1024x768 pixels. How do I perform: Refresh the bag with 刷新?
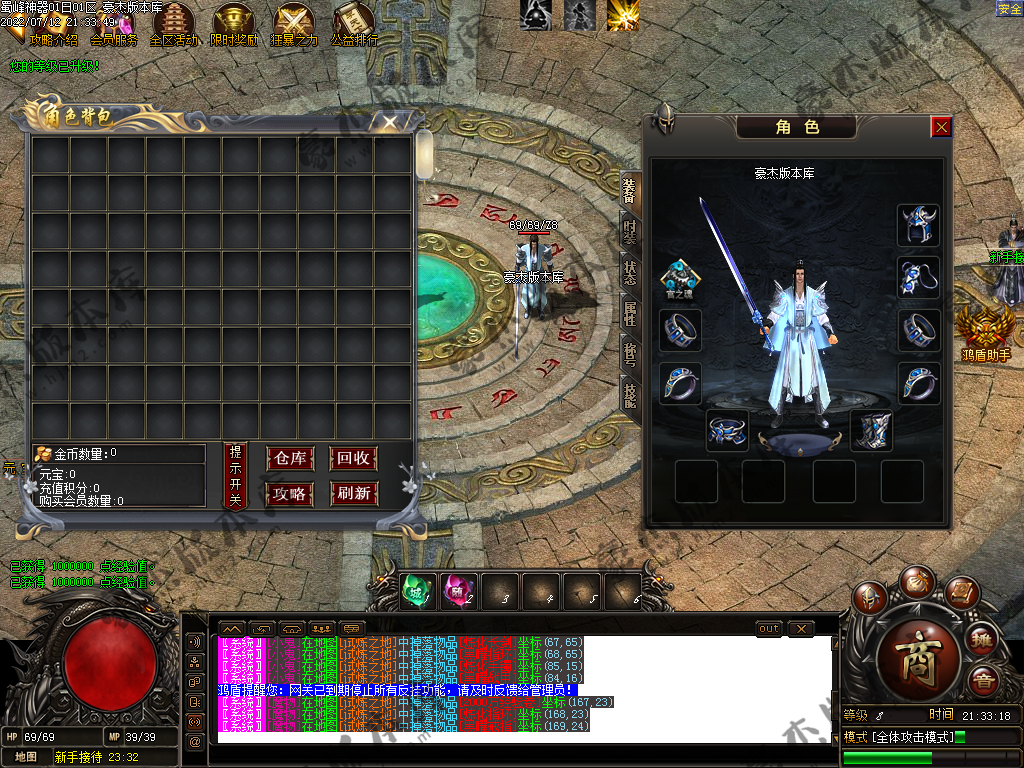354,493
